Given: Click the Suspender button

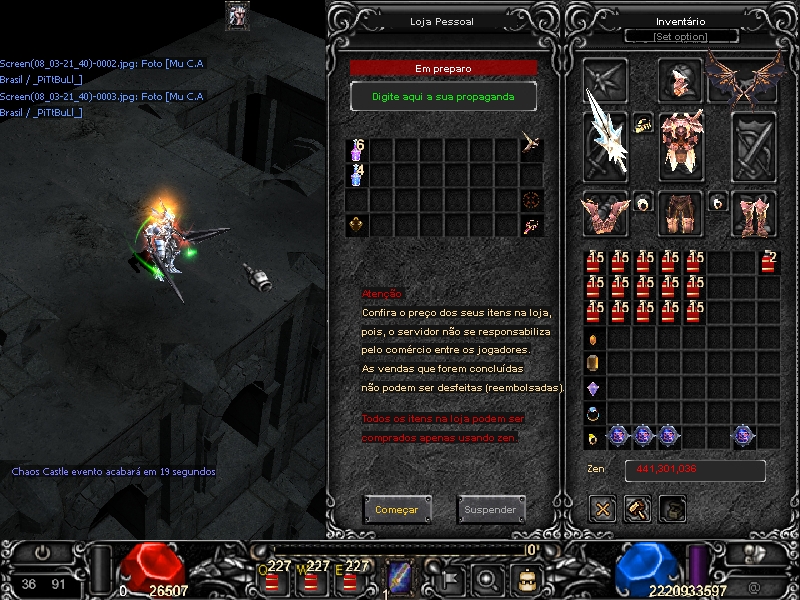Looking at the screenshot, I should 490,510.
